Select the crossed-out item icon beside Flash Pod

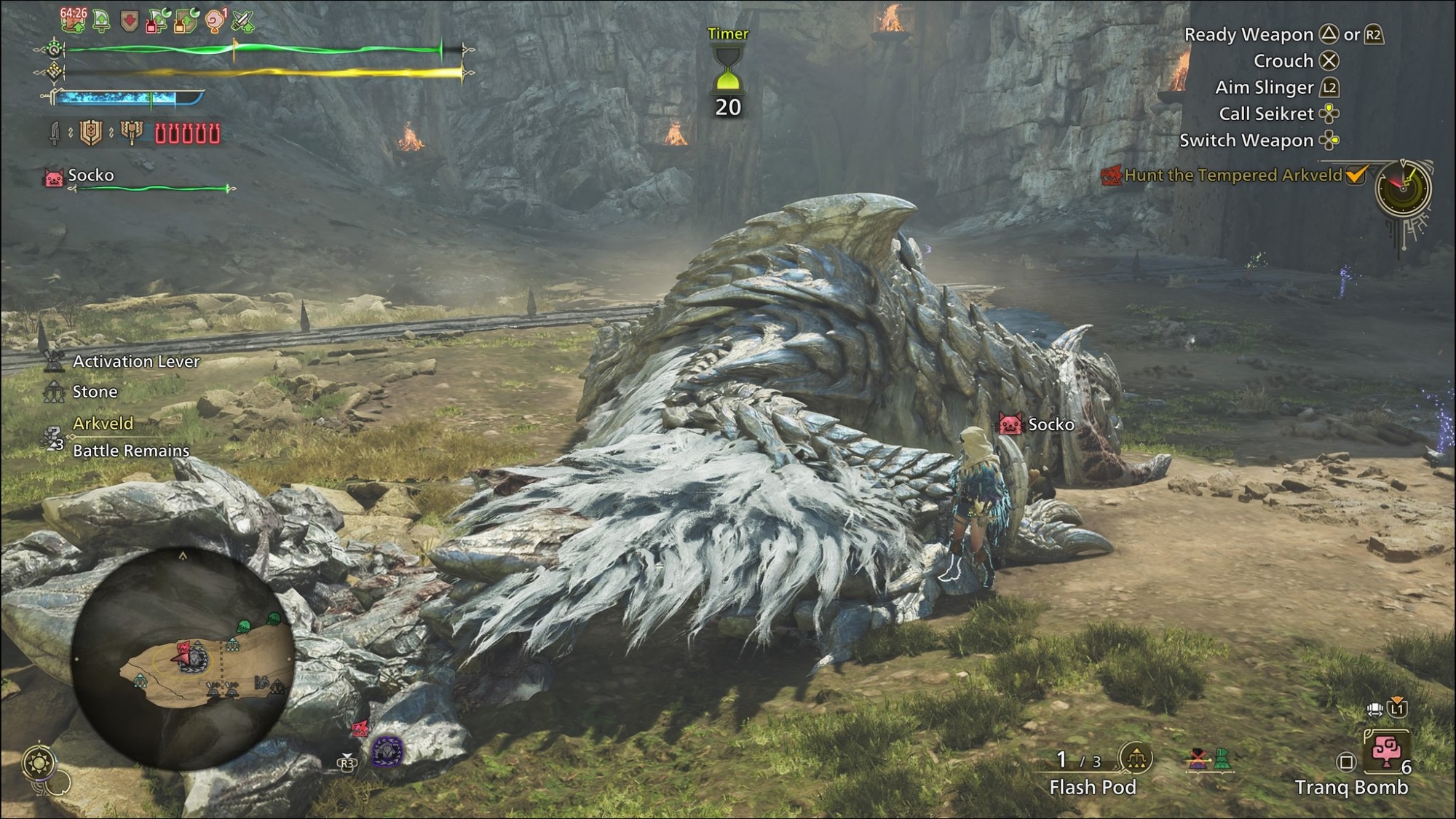[x=1197, y=759]
